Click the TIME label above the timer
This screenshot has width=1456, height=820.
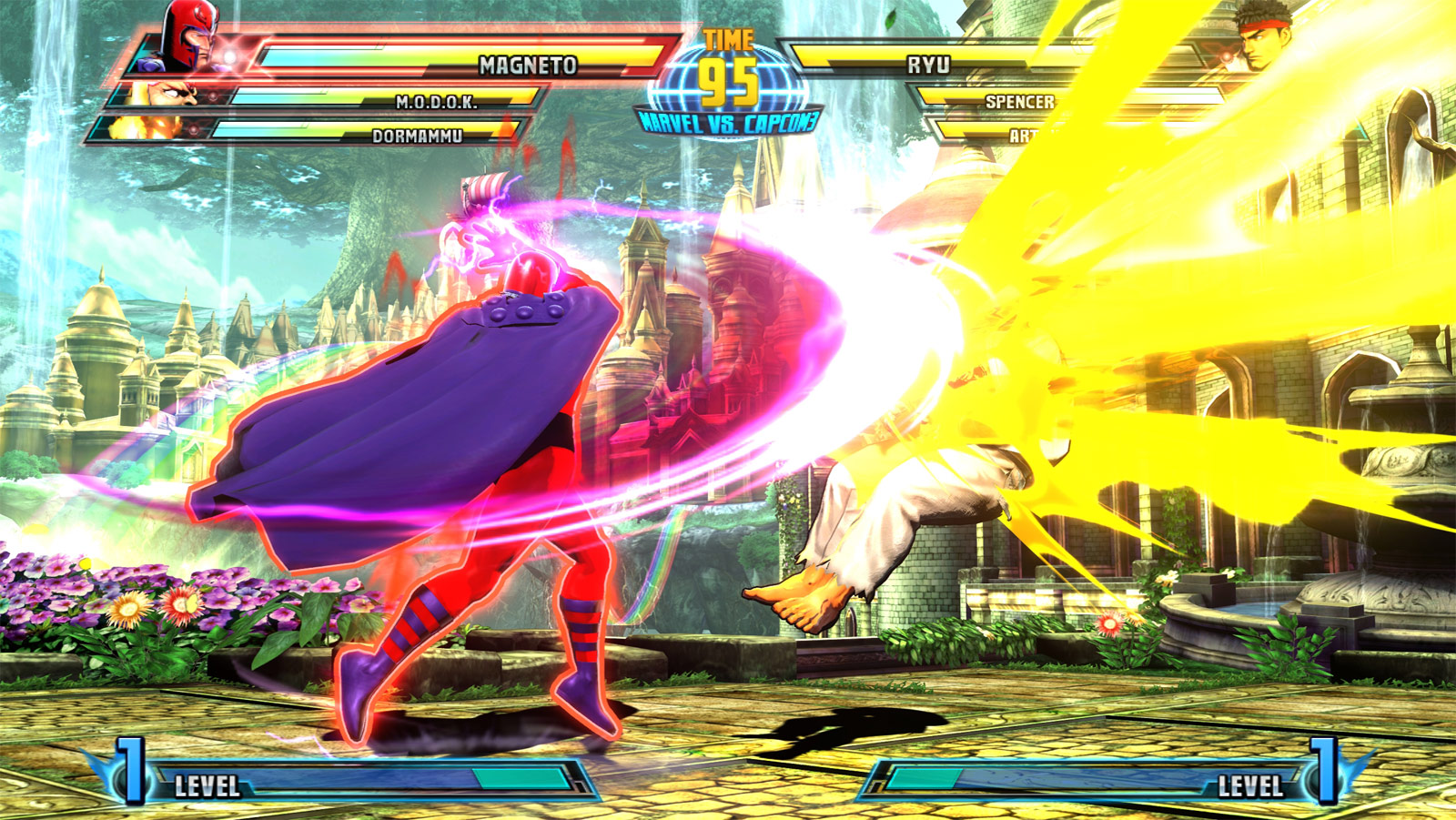[x=726, y=38]
